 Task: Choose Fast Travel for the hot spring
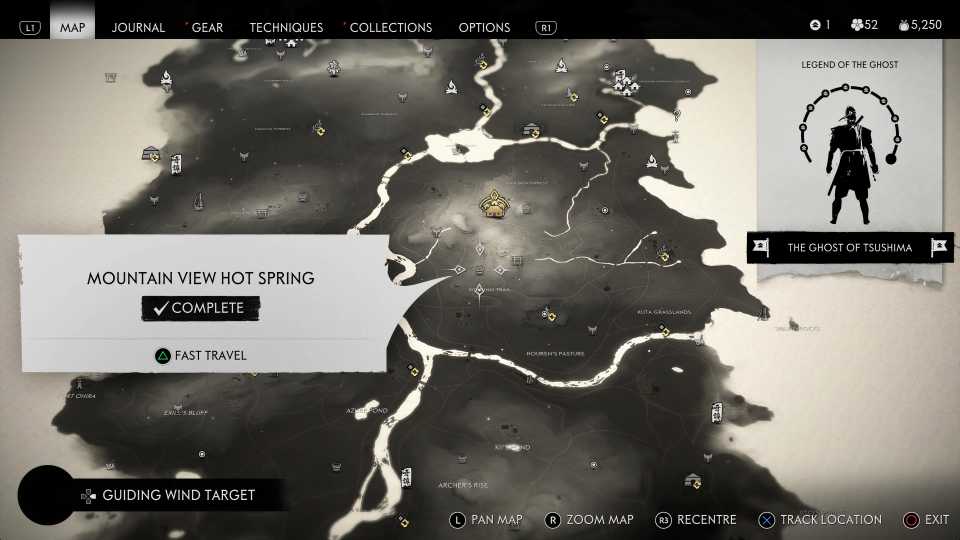pos(200,355)
